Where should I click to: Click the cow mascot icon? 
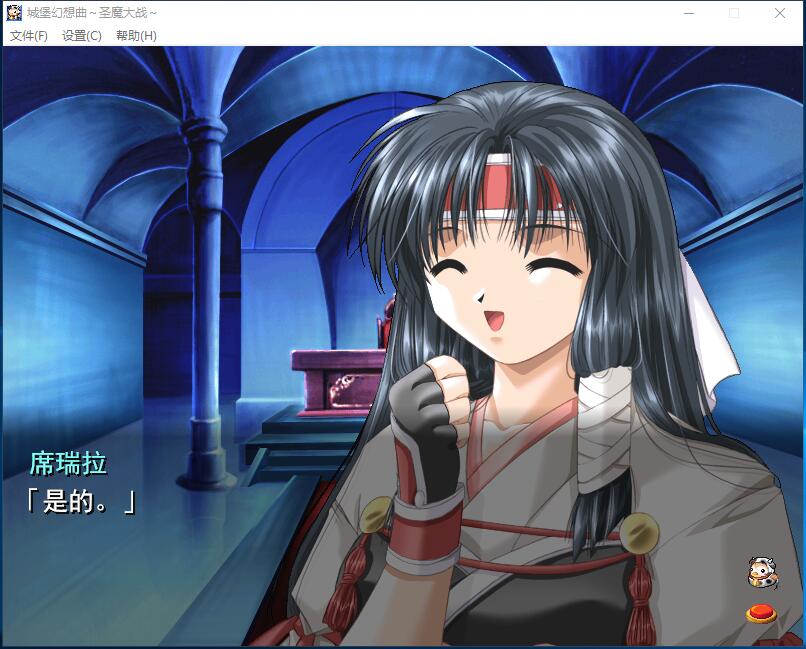pyautogui.click(x=762, y=572)
